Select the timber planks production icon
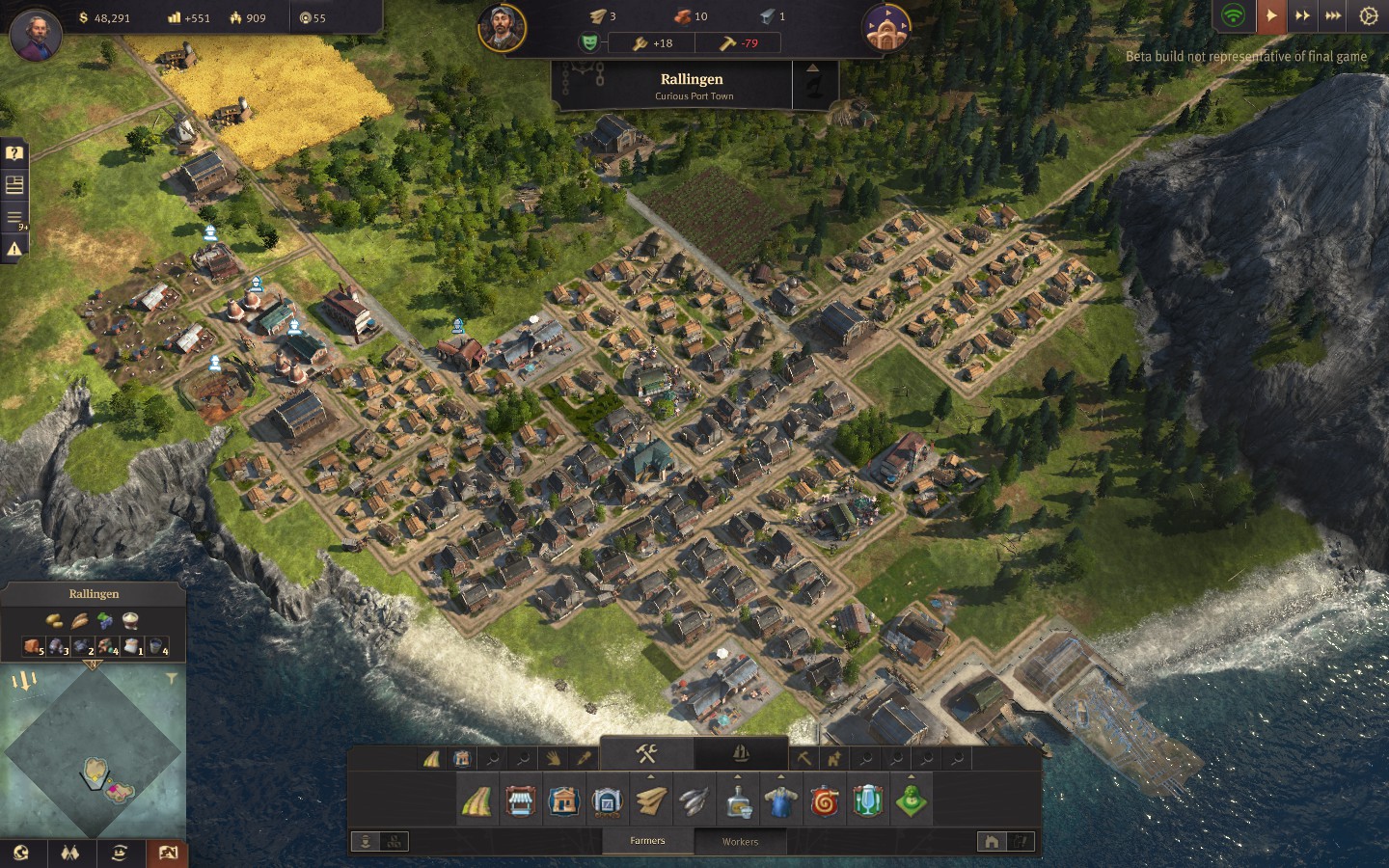This screenshot has width=1389, height=868. pyautogui.click(x=651, y=801)
